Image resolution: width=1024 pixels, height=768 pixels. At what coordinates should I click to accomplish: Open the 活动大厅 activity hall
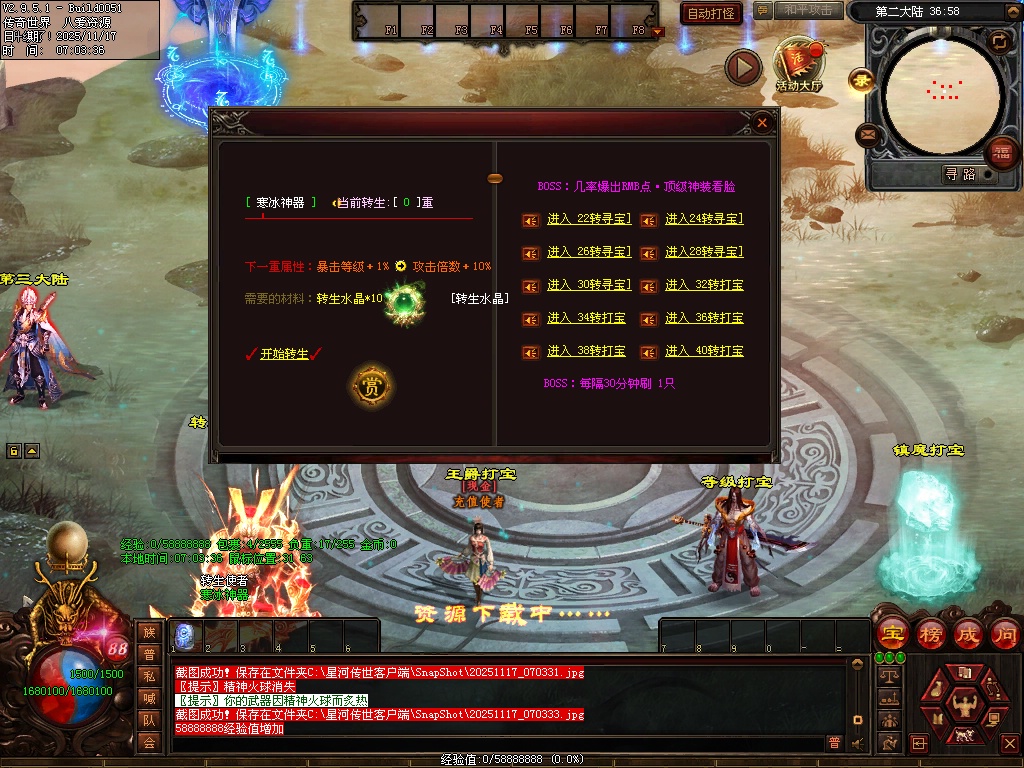pos(798,66)
